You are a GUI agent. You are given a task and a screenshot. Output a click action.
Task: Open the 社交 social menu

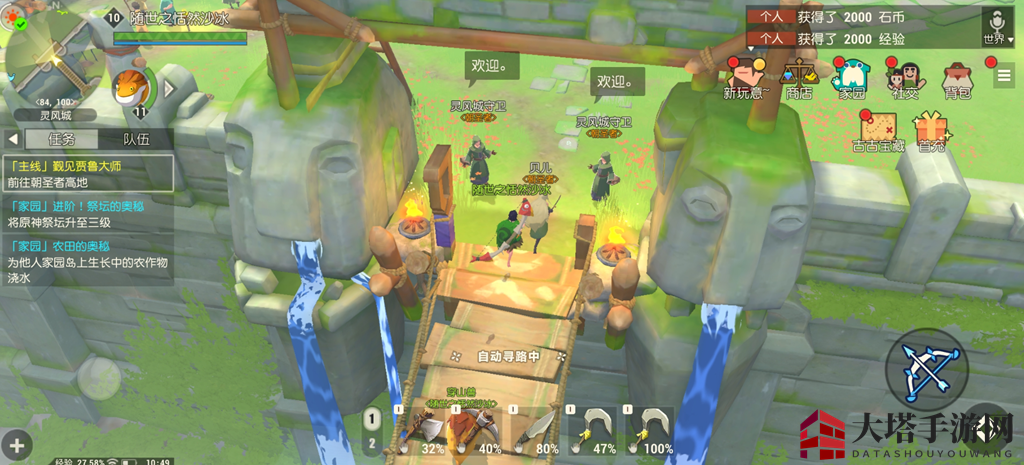[905, 76]
